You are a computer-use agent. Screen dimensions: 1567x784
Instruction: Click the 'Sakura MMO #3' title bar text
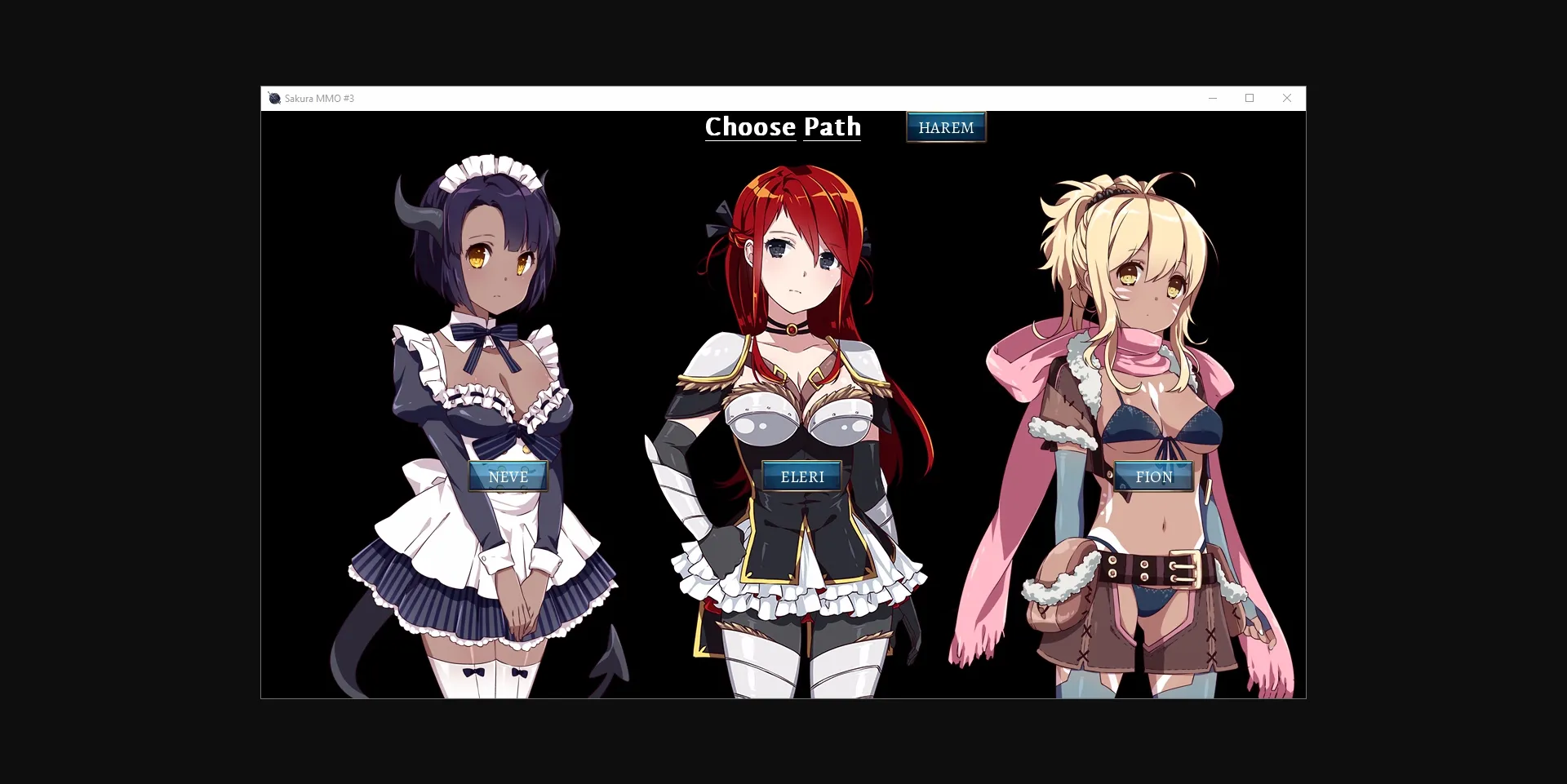pyautogui.click(x=319, y=98)
